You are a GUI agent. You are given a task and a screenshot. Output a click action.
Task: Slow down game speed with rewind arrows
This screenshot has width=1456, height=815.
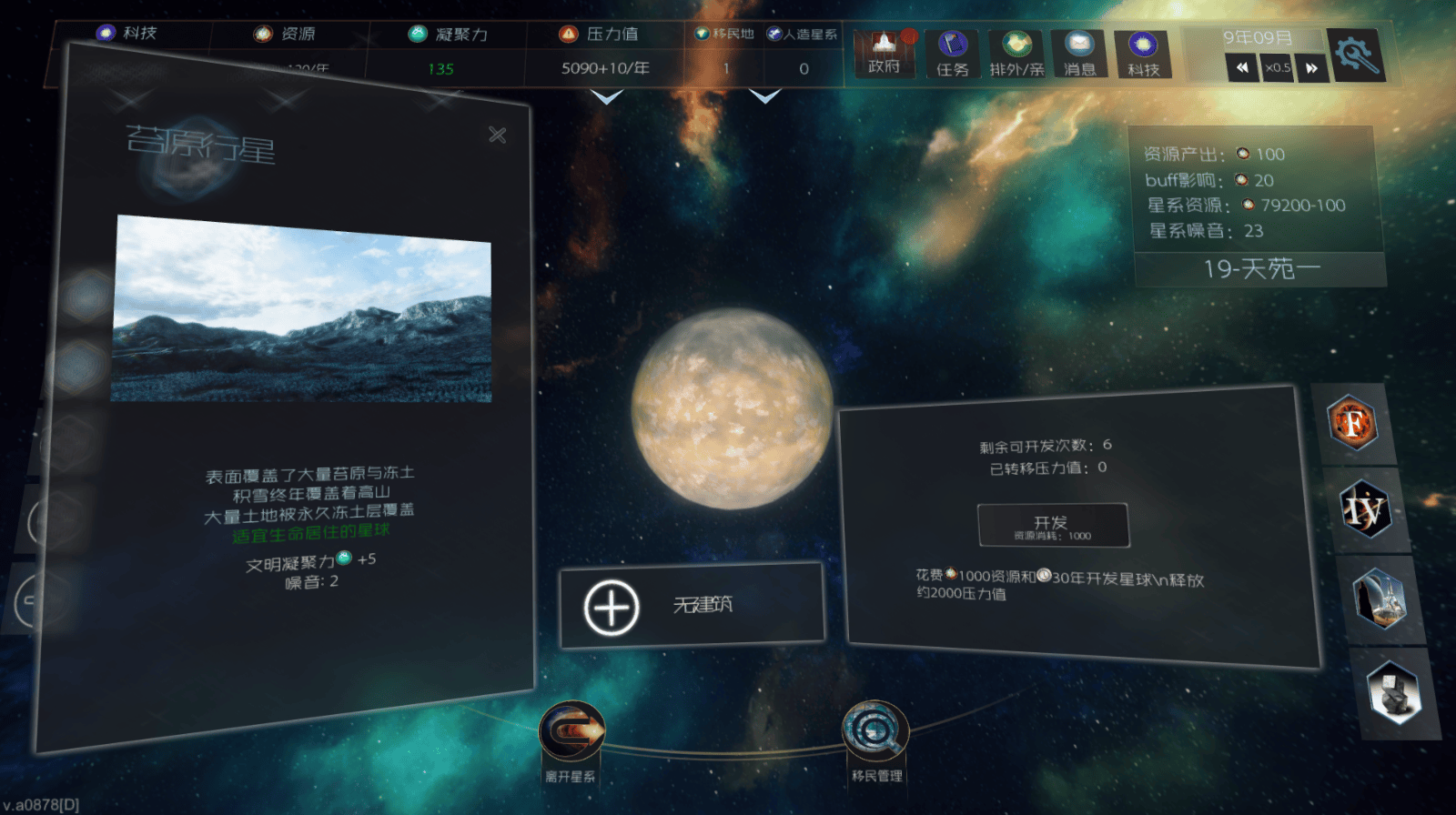pyautogui.click(x=1241, y=67)
